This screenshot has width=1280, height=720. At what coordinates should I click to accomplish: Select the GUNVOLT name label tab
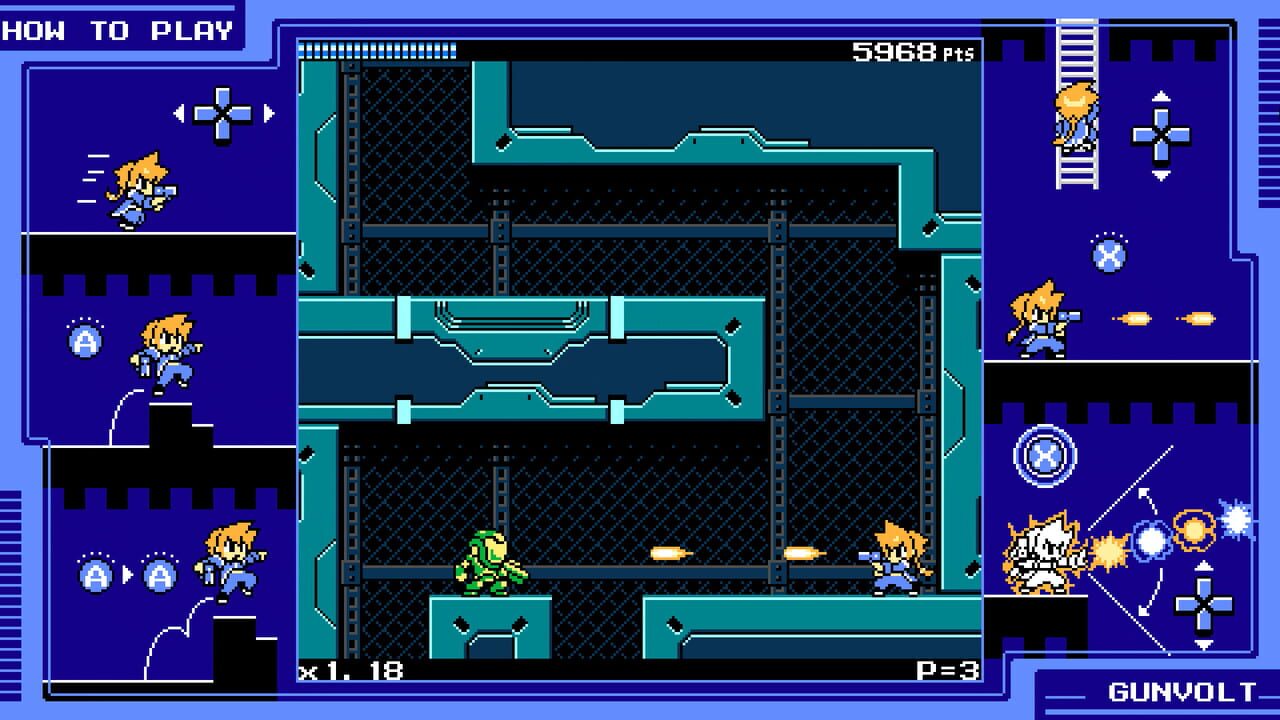click(1180, 692)
